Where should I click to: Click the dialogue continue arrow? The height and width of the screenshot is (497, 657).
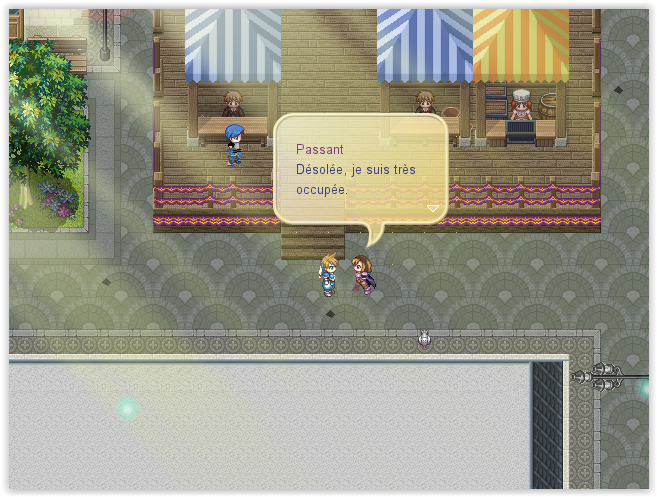[433, 208]
